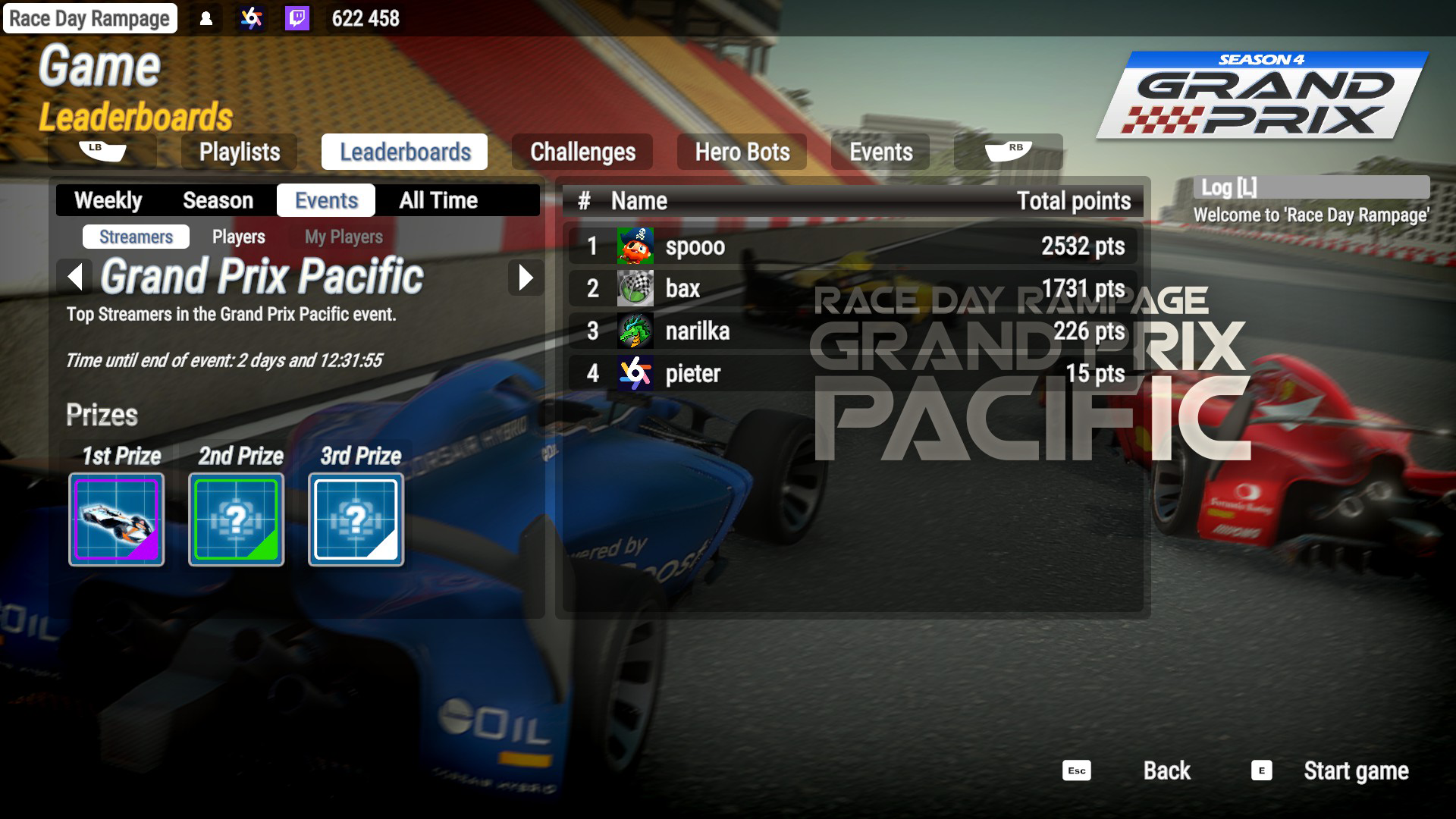This screenshot has width=1456, height=819.
Task: Click the left arrow to previous event
Action: pyautogui.click(x=76, y=278)
